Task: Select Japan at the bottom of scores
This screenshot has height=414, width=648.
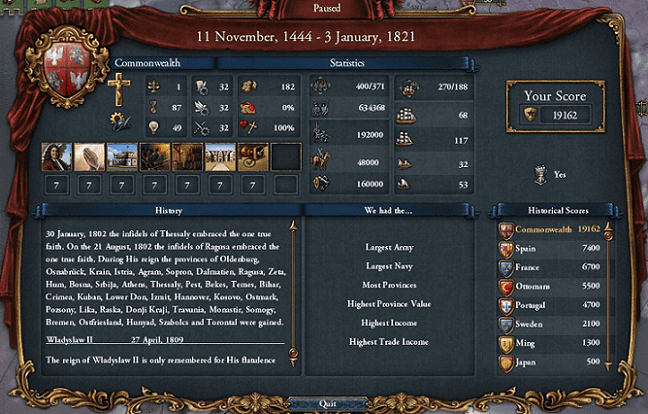Action: click(548, 362)
